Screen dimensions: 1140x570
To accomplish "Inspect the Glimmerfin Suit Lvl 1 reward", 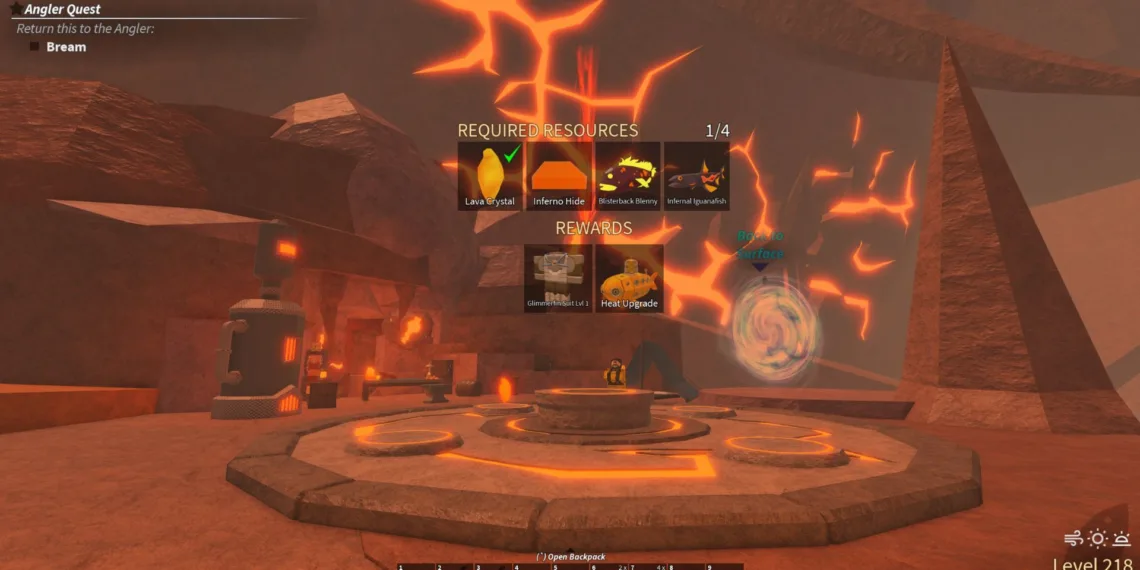I will 558,278.
